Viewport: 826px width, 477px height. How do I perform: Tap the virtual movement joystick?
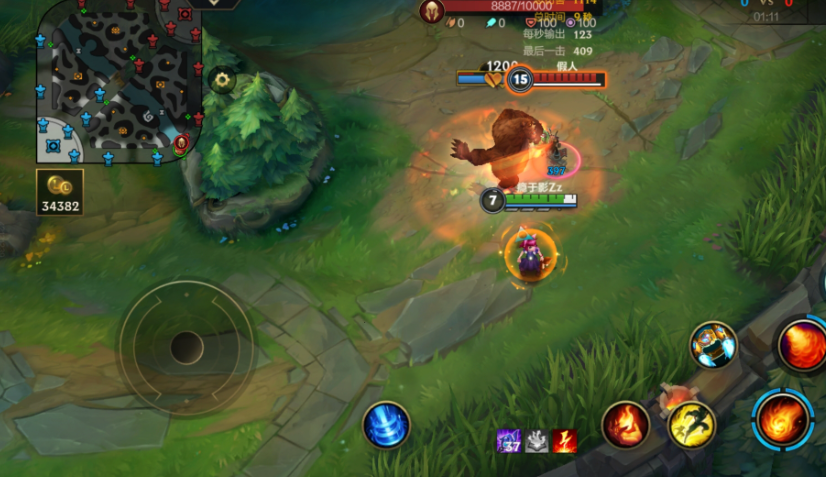coord(187,347)
